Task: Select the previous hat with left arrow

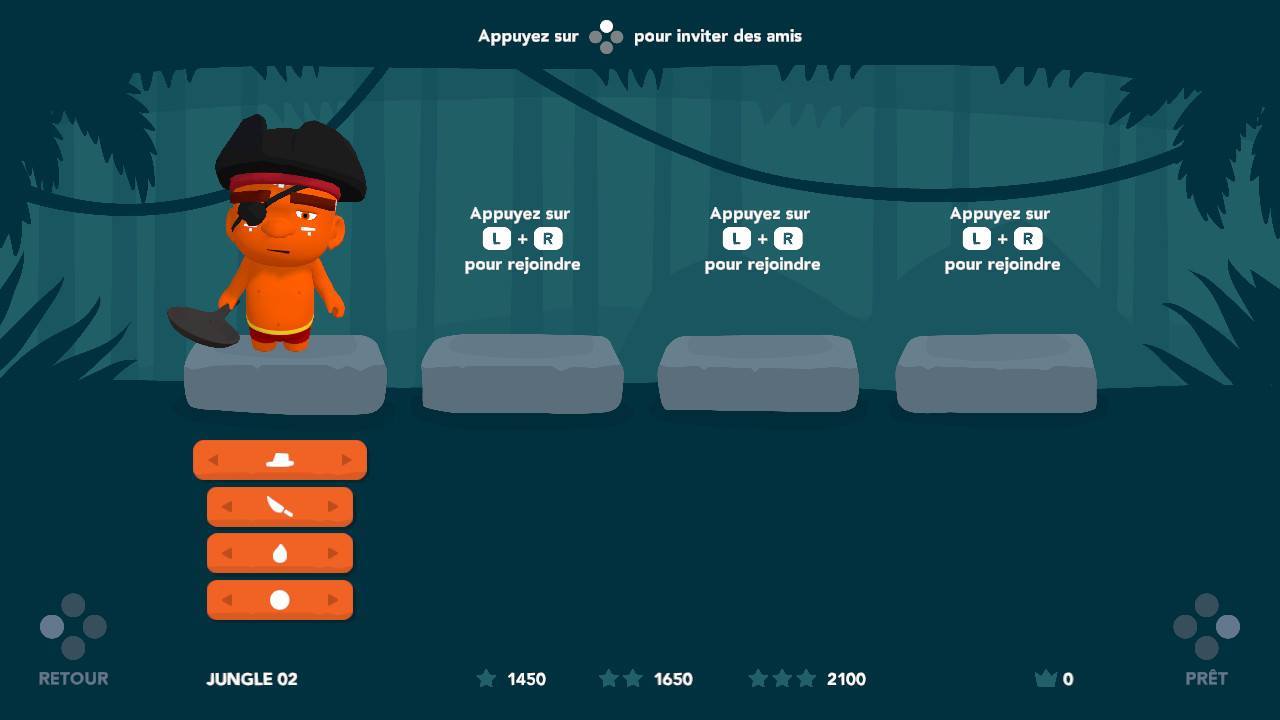Action: click(x=212, y=459)
